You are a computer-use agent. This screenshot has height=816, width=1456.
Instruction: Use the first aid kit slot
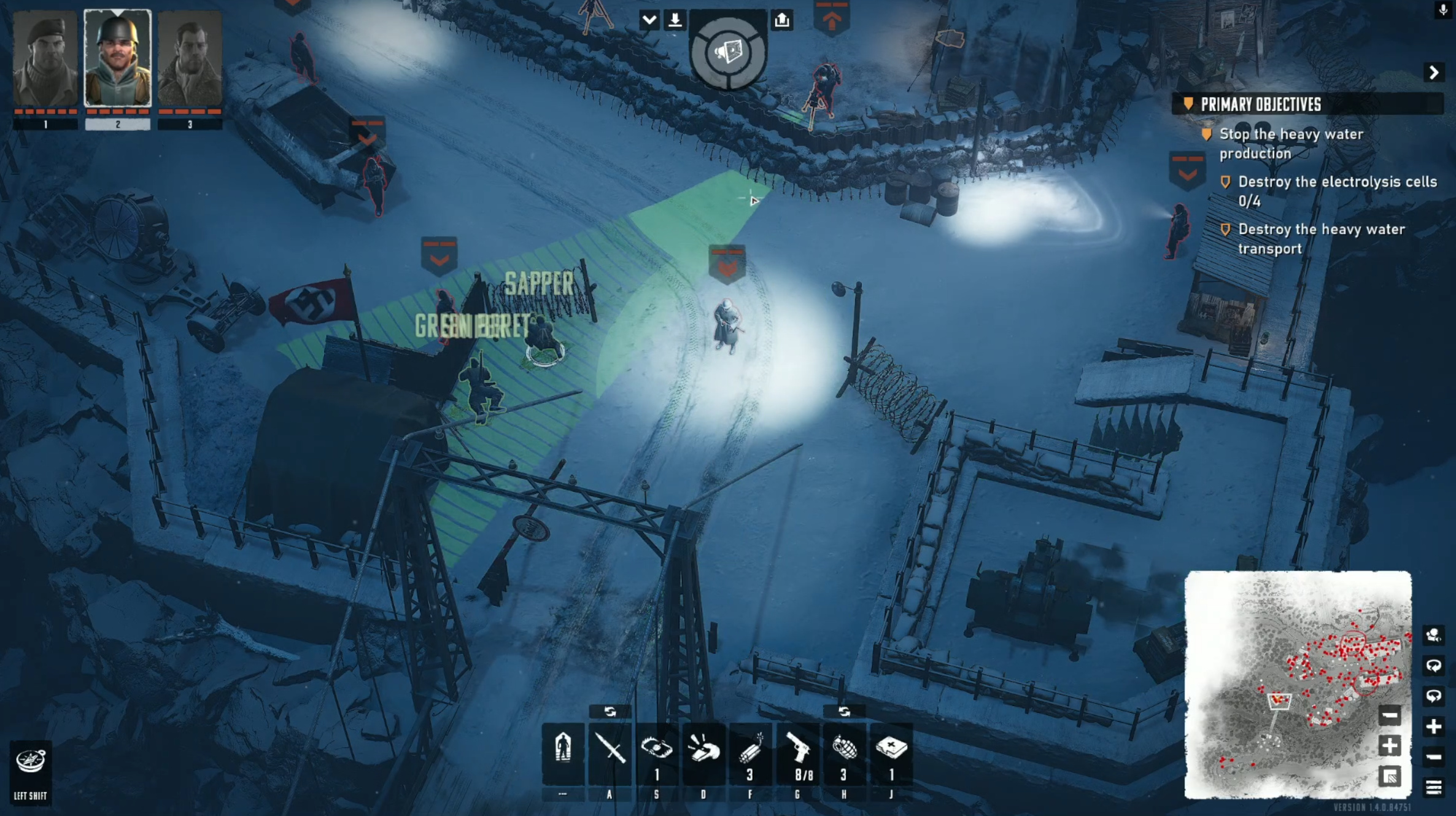point(891,751)
